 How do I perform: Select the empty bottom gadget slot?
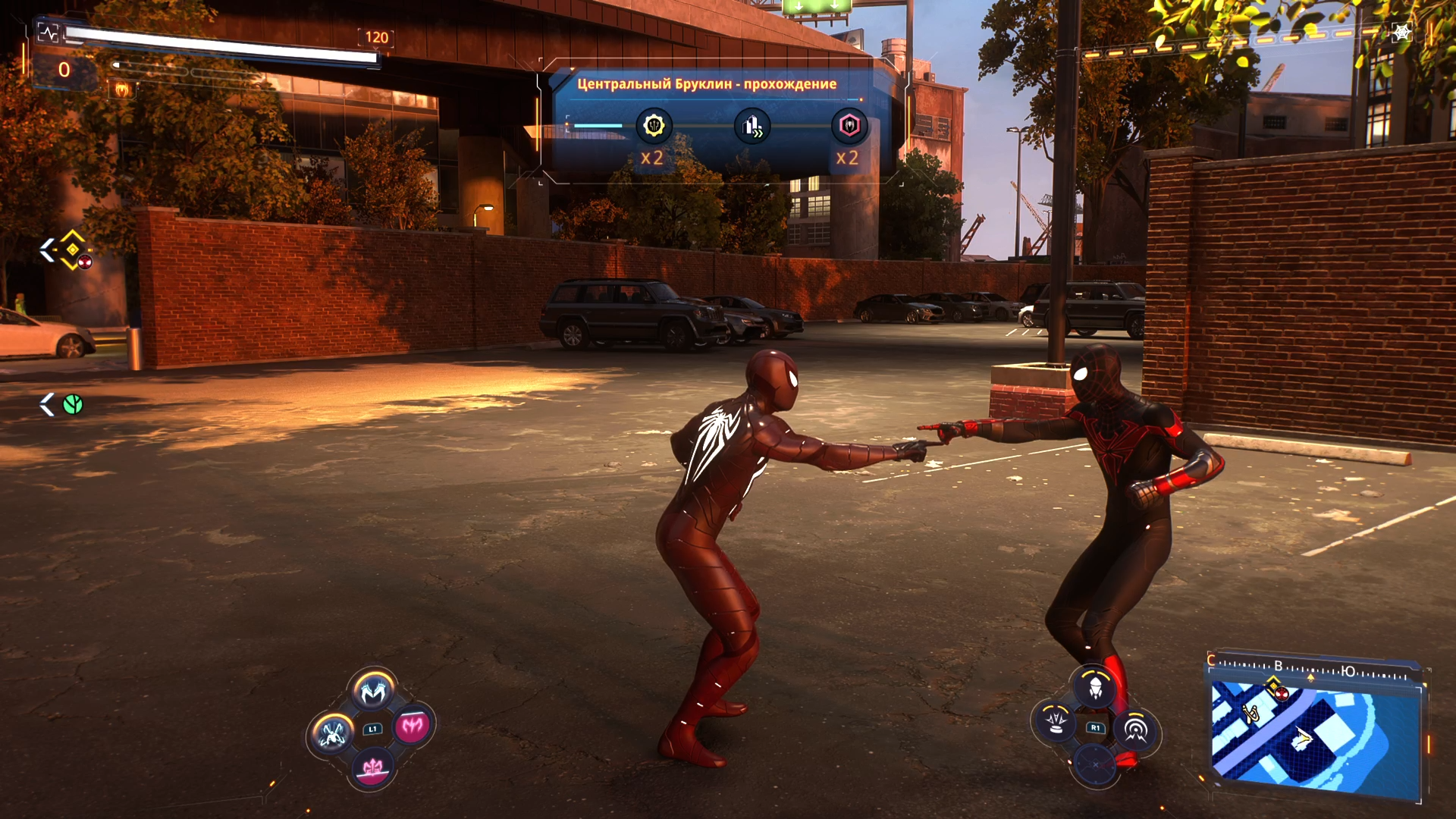click(x=1095, y=765)
